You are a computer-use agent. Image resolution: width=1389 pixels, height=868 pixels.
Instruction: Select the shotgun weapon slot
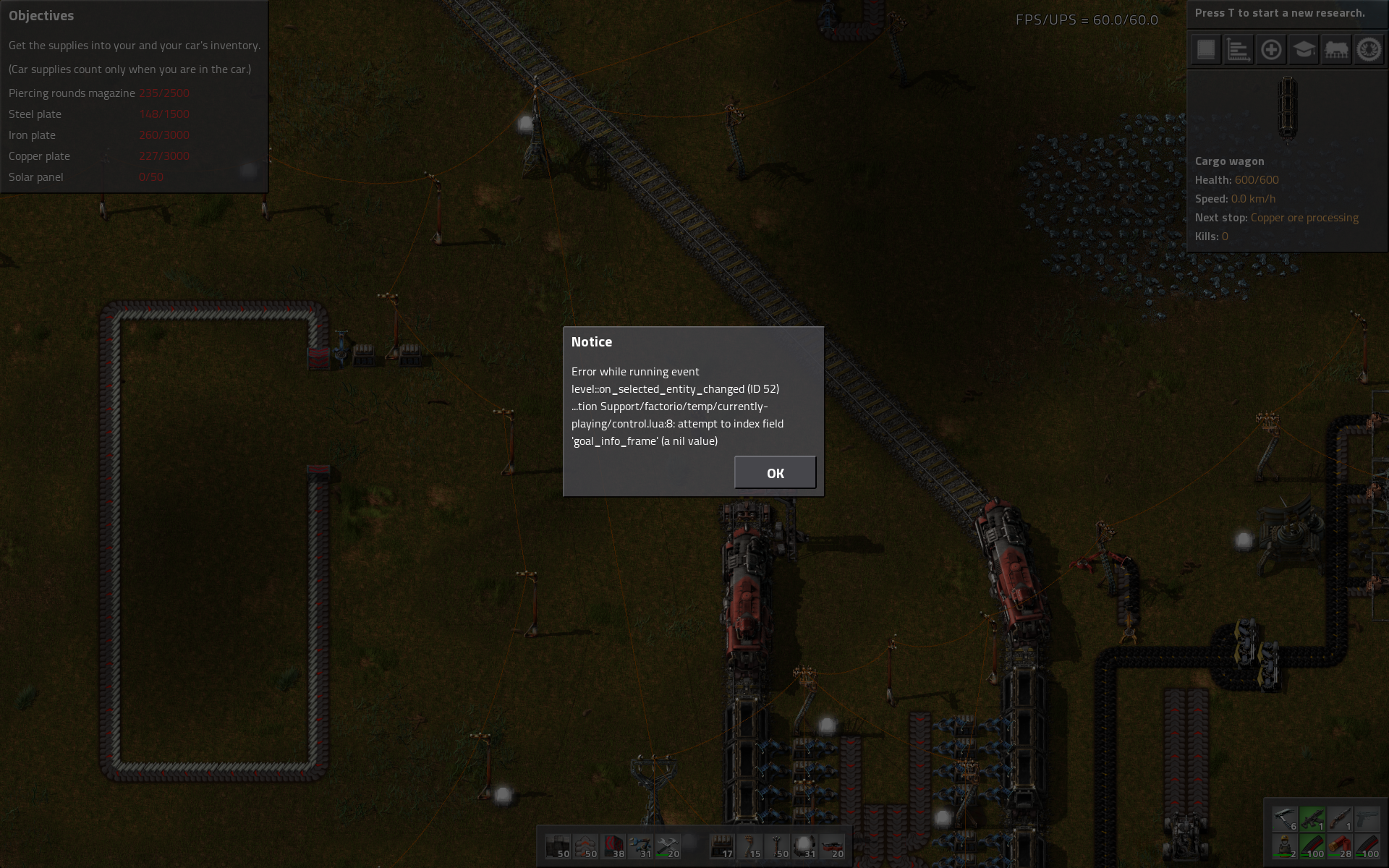(x=1340, y=820)
